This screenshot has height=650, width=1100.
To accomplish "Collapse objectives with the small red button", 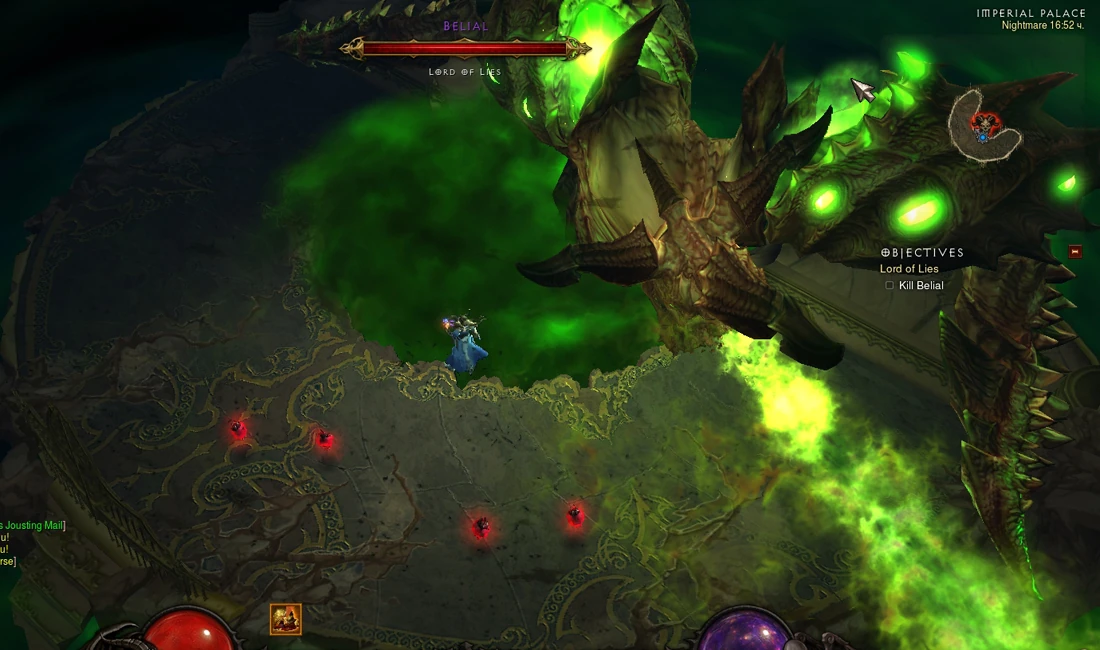I will tap(1075, 252).
